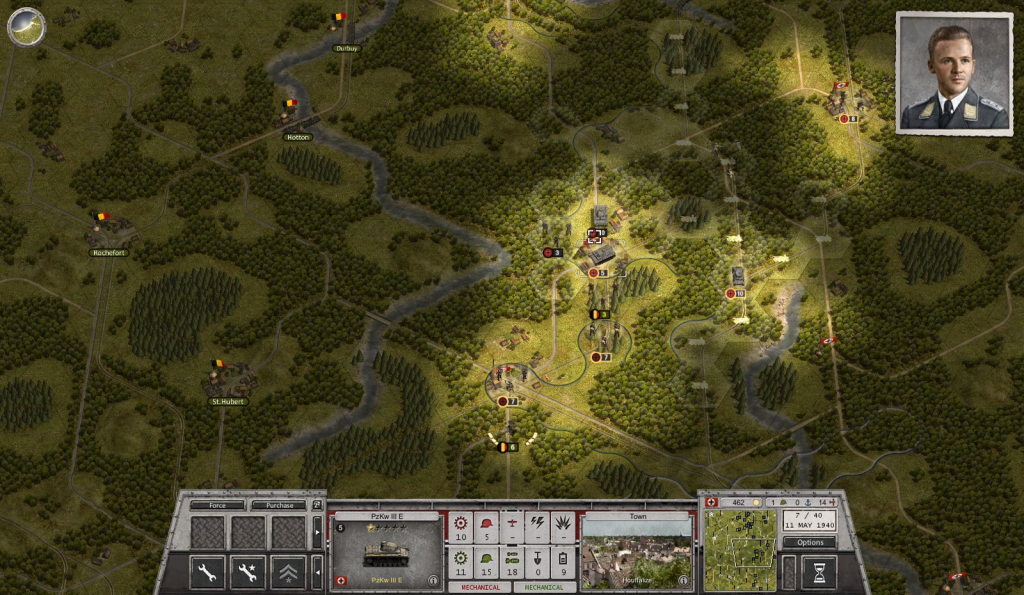Open the Options menu

pos(809,542)
